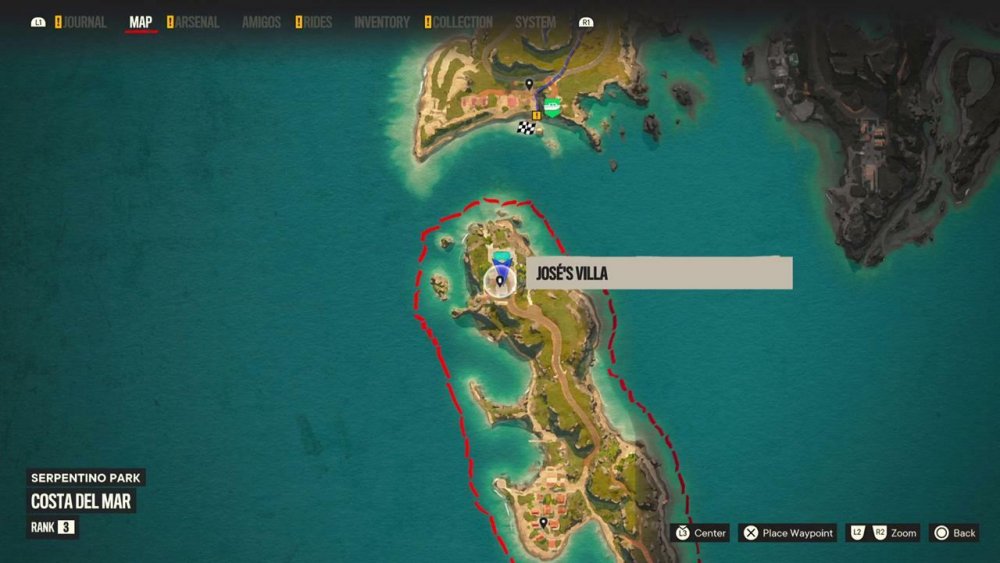Choose the yellow exclamation mission marker
This screenshot has width=1000, height=563.
[x=537, y=116]
